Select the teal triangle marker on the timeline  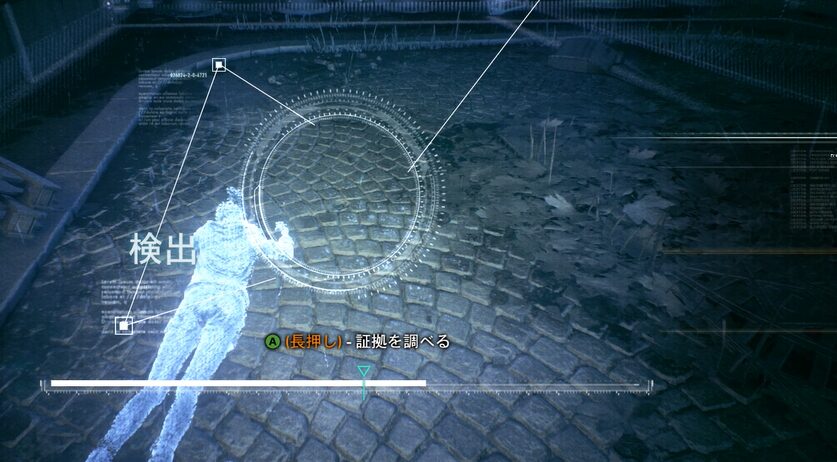pos(364,372)
